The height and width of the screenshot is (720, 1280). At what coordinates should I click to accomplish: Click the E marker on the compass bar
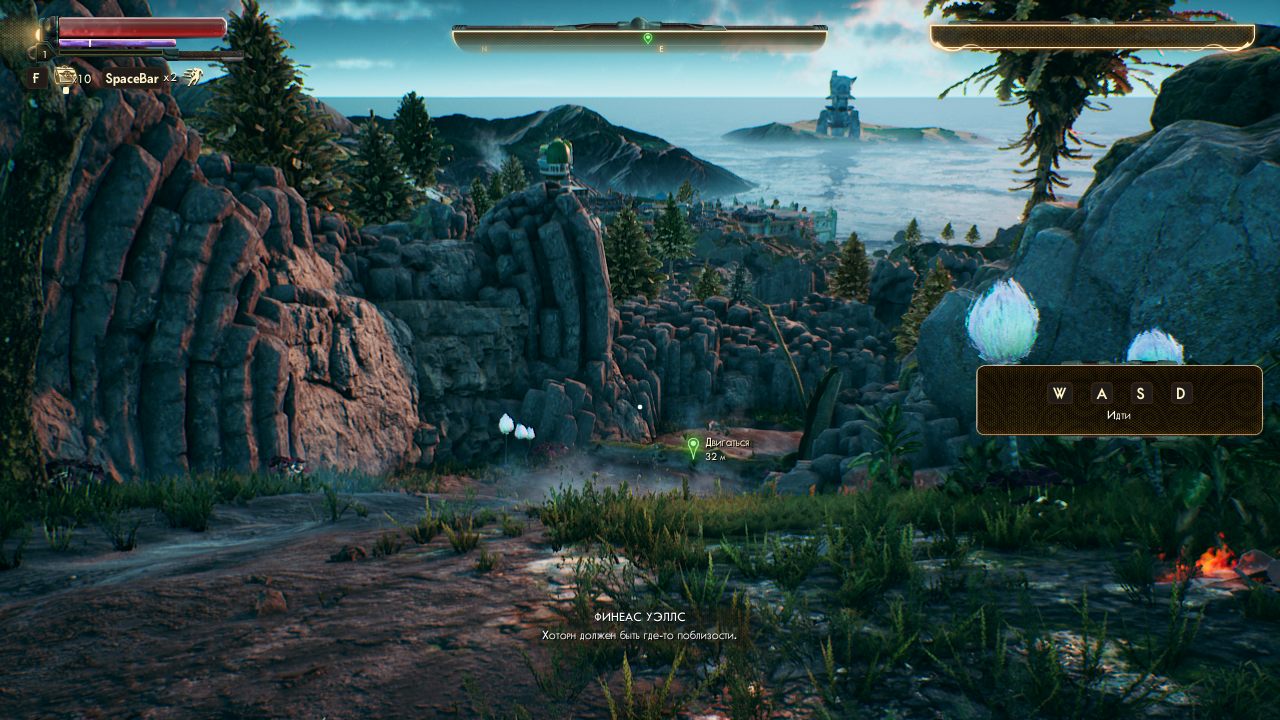coord(661,49)
